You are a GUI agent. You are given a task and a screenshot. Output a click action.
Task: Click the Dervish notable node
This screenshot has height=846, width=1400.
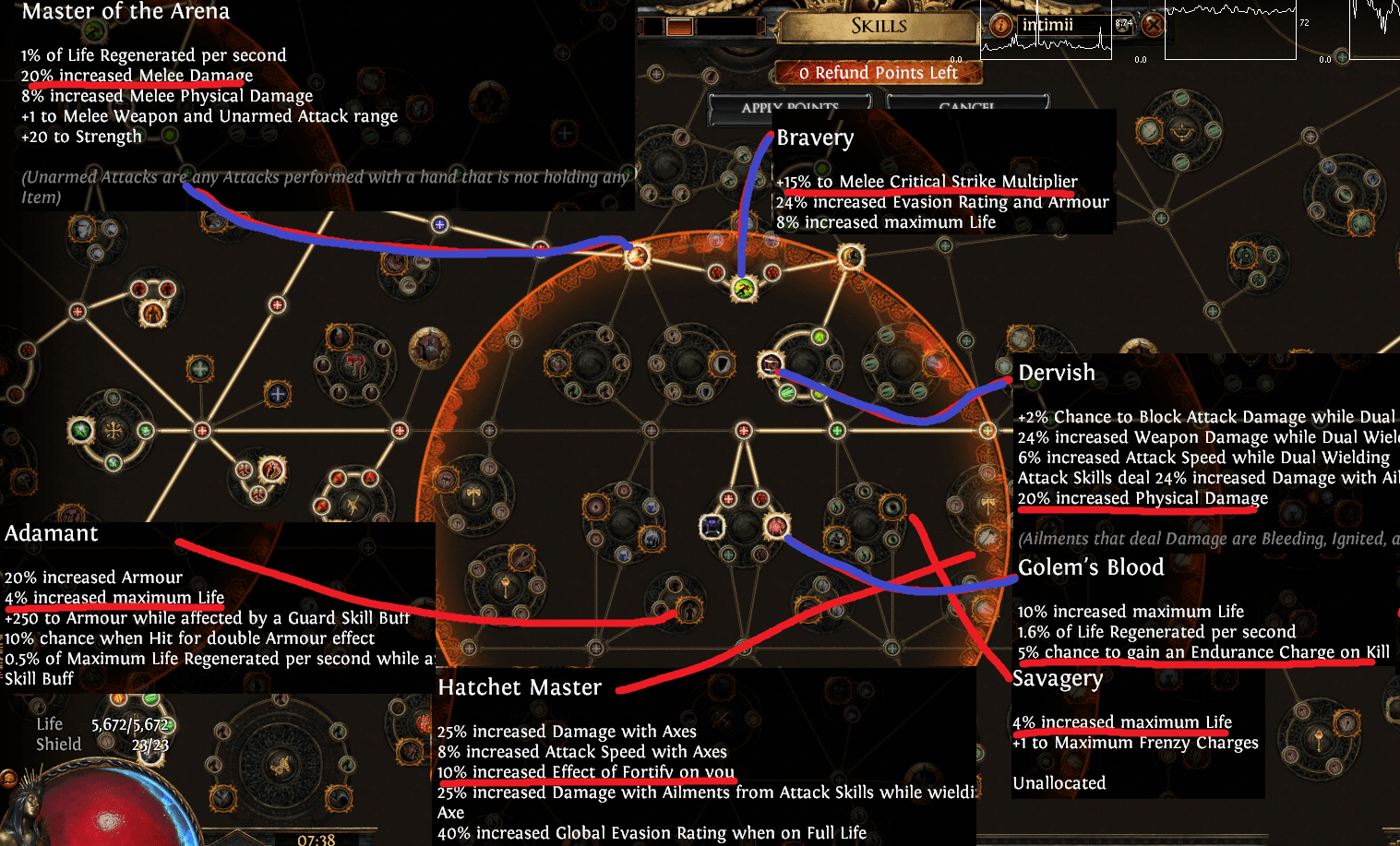click(772, 363)
